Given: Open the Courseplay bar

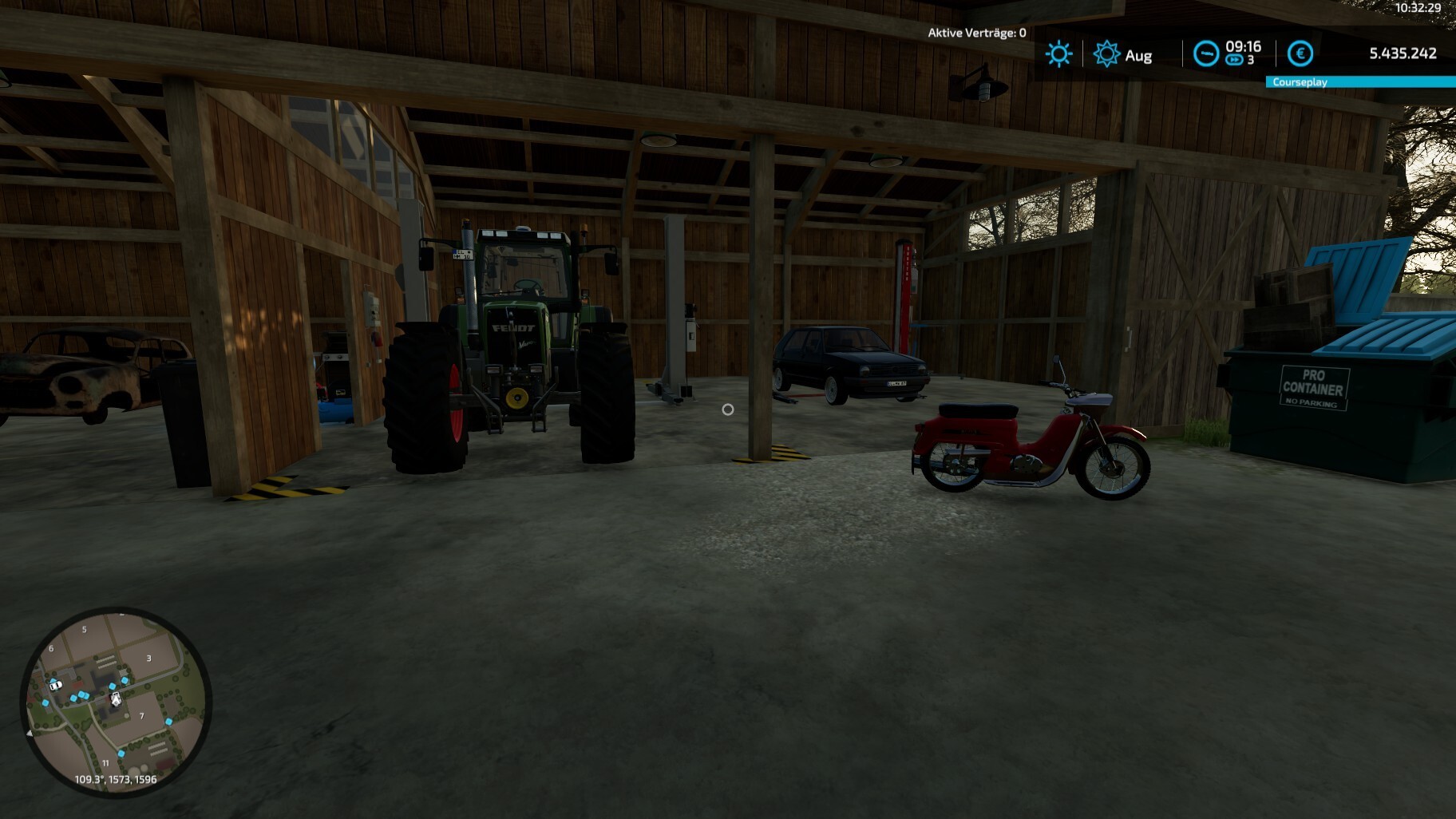Looking at the screenshot, I should pyautogui.click(x=1359, y=82).
